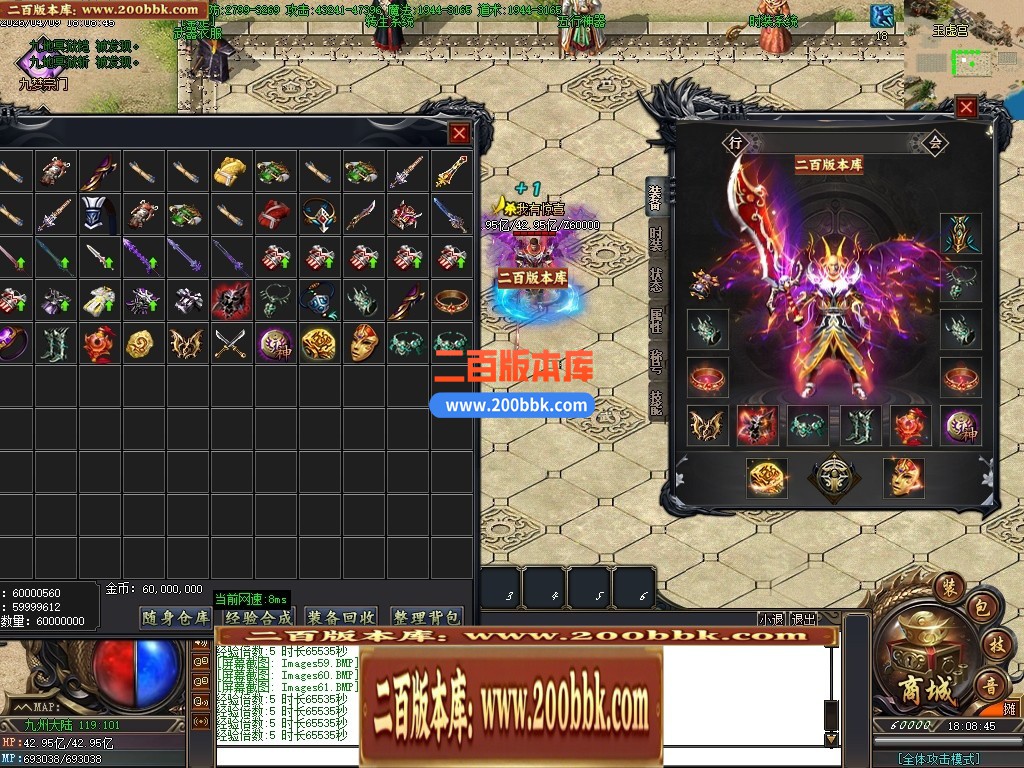Click the 小退 logout button
Screen dimensions: 1024x768
pos(771,620)
